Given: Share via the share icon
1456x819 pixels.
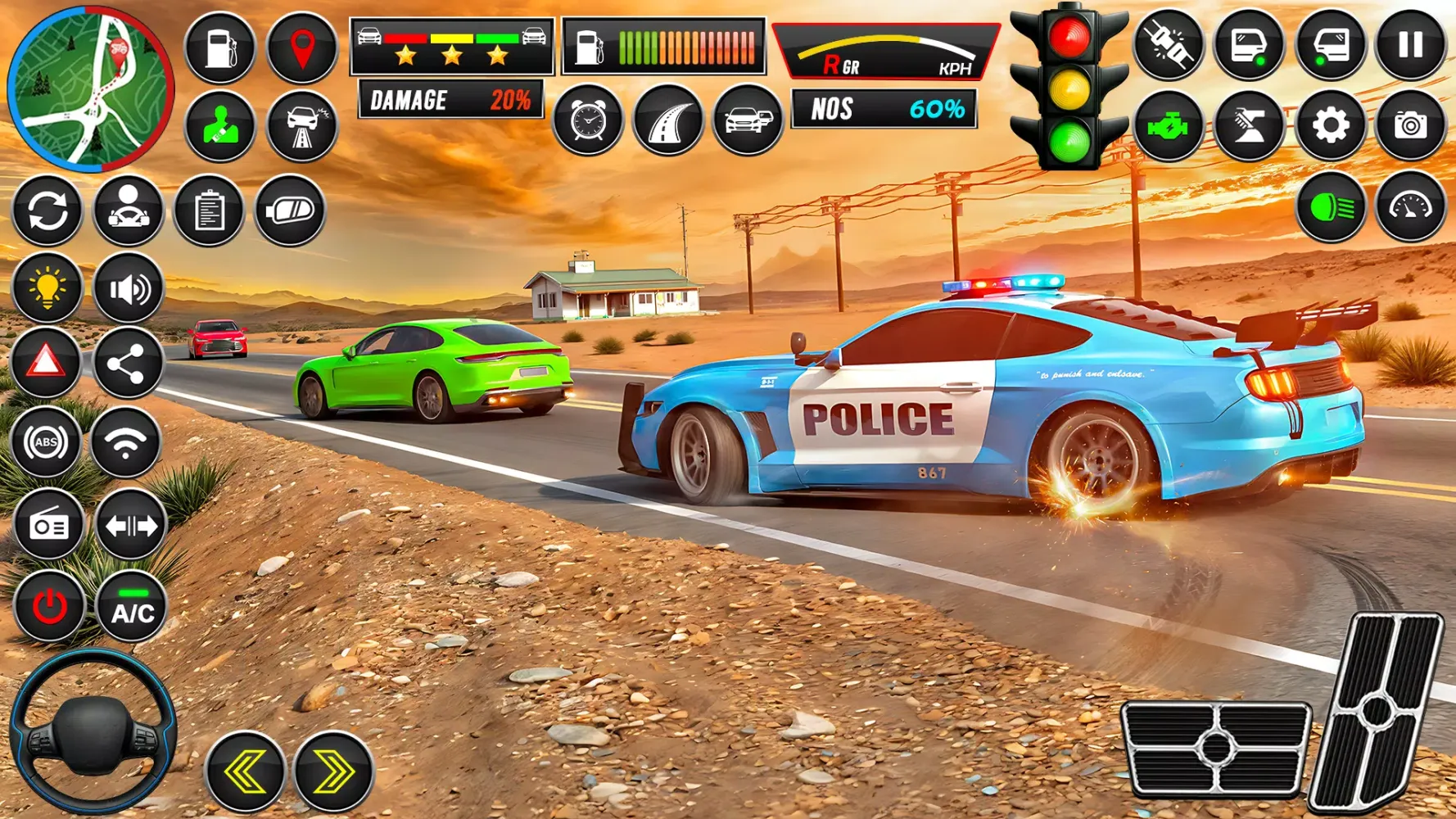Looking at the screenshot, I should (x=127, y=364).
